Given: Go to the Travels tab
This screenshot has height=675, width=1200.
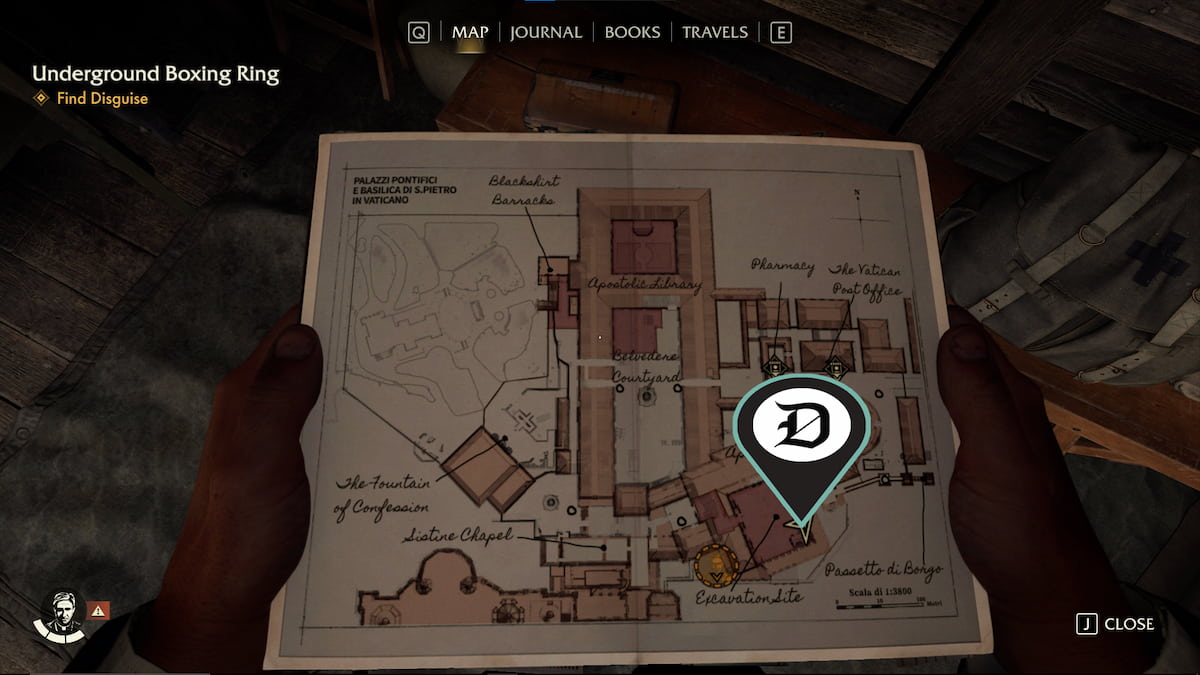Looking at the screenshot, I should coord(714,32).
